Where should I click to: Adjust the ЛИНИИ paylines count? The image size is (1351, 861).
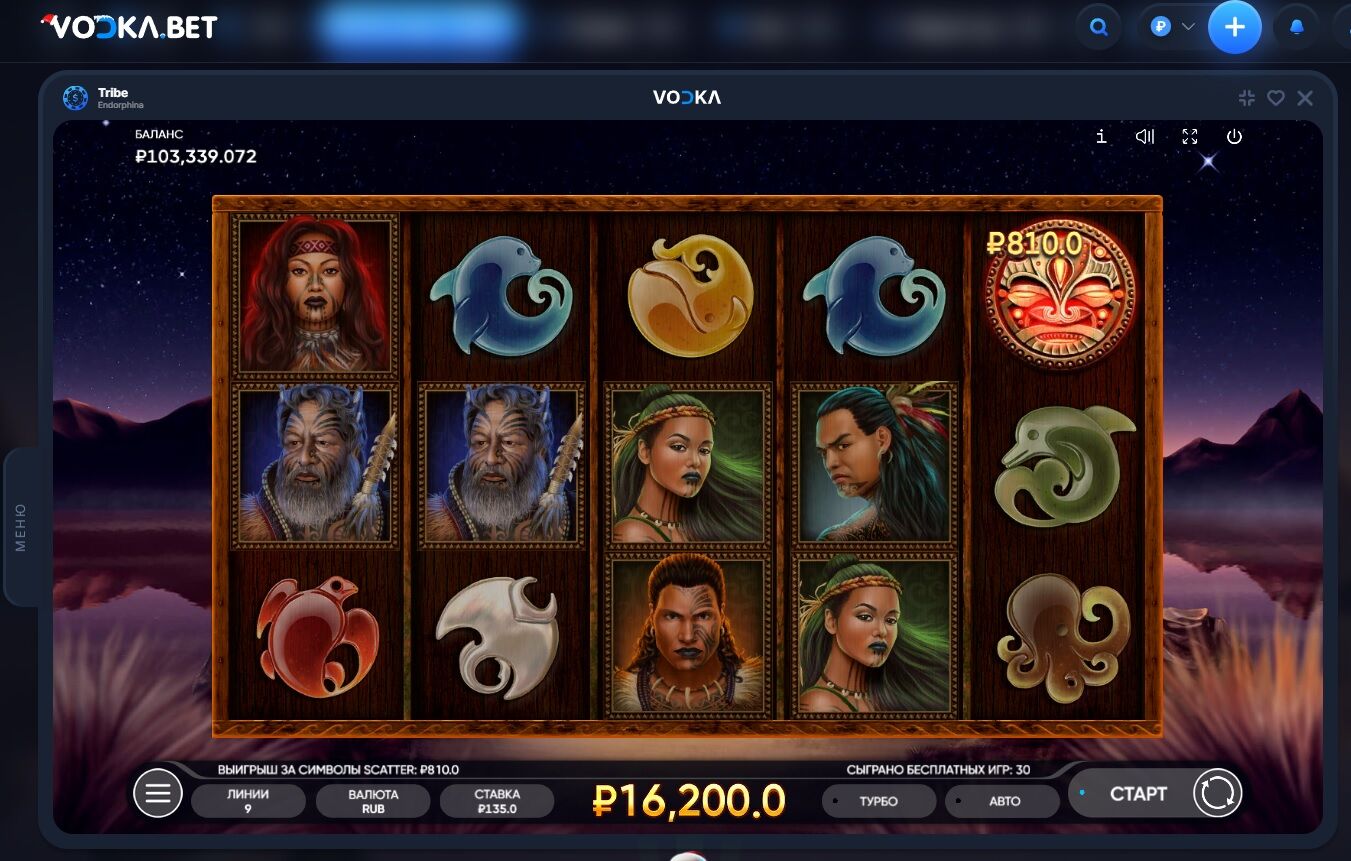click(248, 801)
